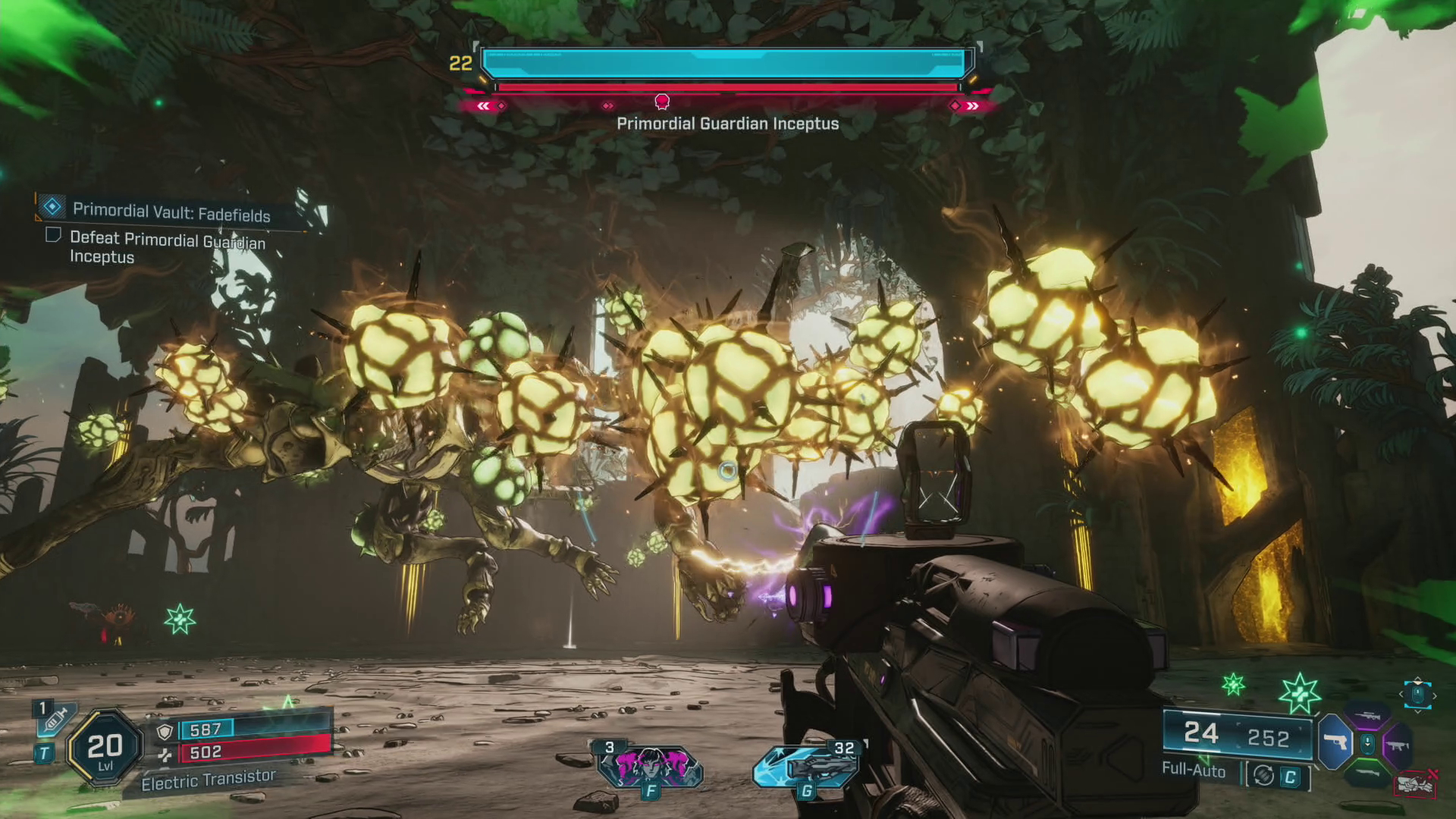Use the blue ordnance weapon ability
The width and height of the screenshot is (1456, 819).
point(805,766)
